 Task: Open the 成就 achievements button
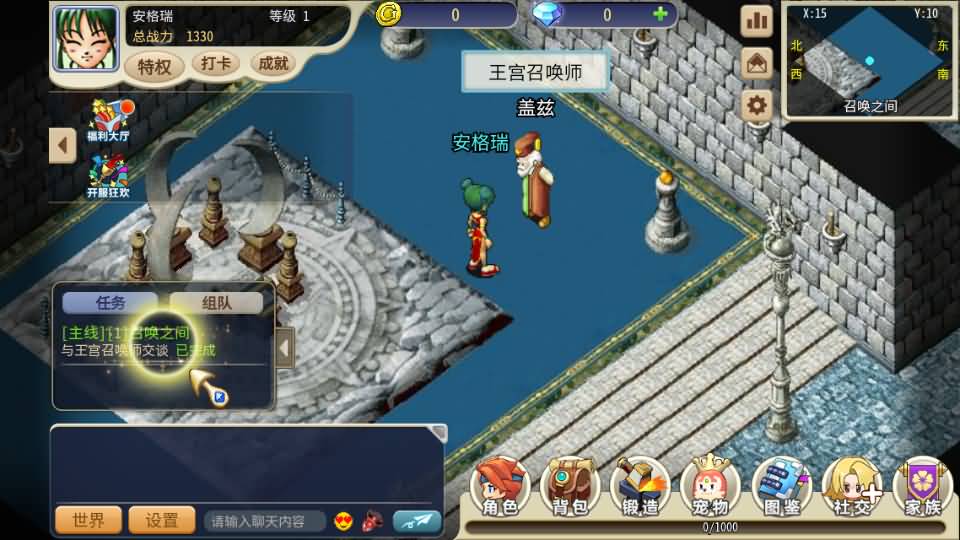click(273, 64)
